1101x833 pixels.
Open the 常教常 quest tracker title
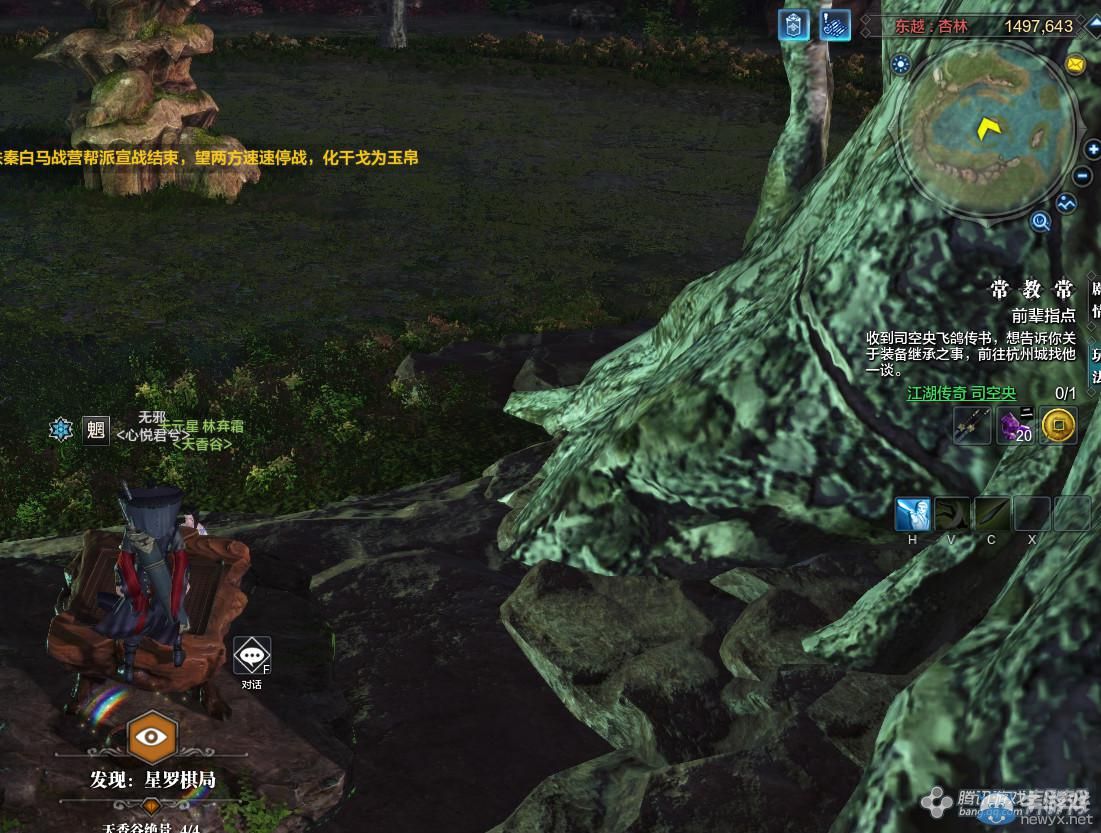(1031, 290)
